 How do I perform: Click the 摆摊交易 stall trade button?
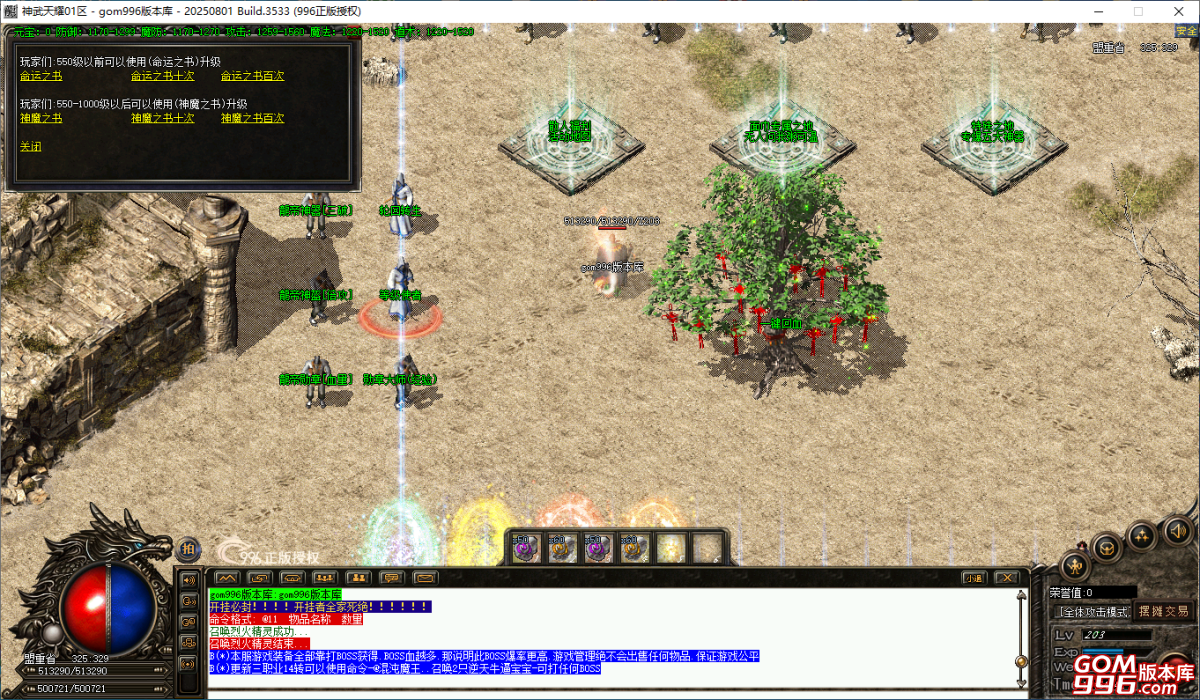coord(1163,611)
